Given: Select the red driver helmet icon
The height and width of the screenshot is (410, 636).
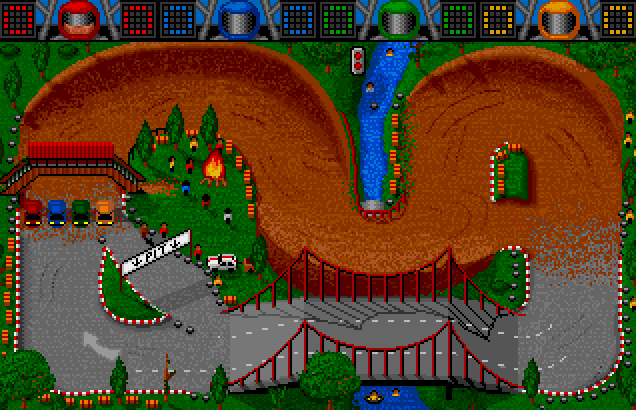Looking at the screenshot, I should (75, 18).
